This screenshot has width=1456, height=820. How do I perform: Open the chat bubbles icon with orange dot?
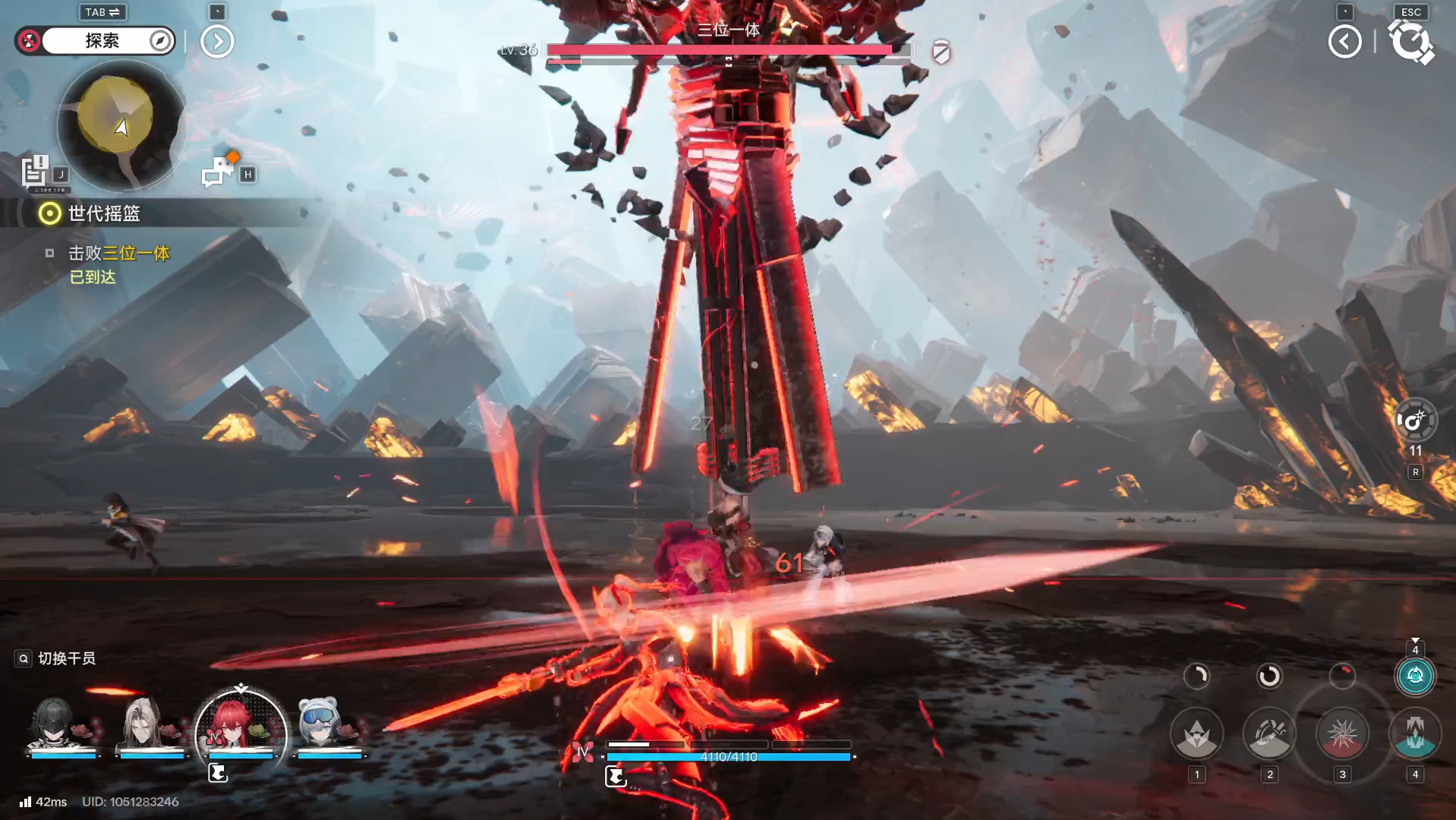(219, 171)
